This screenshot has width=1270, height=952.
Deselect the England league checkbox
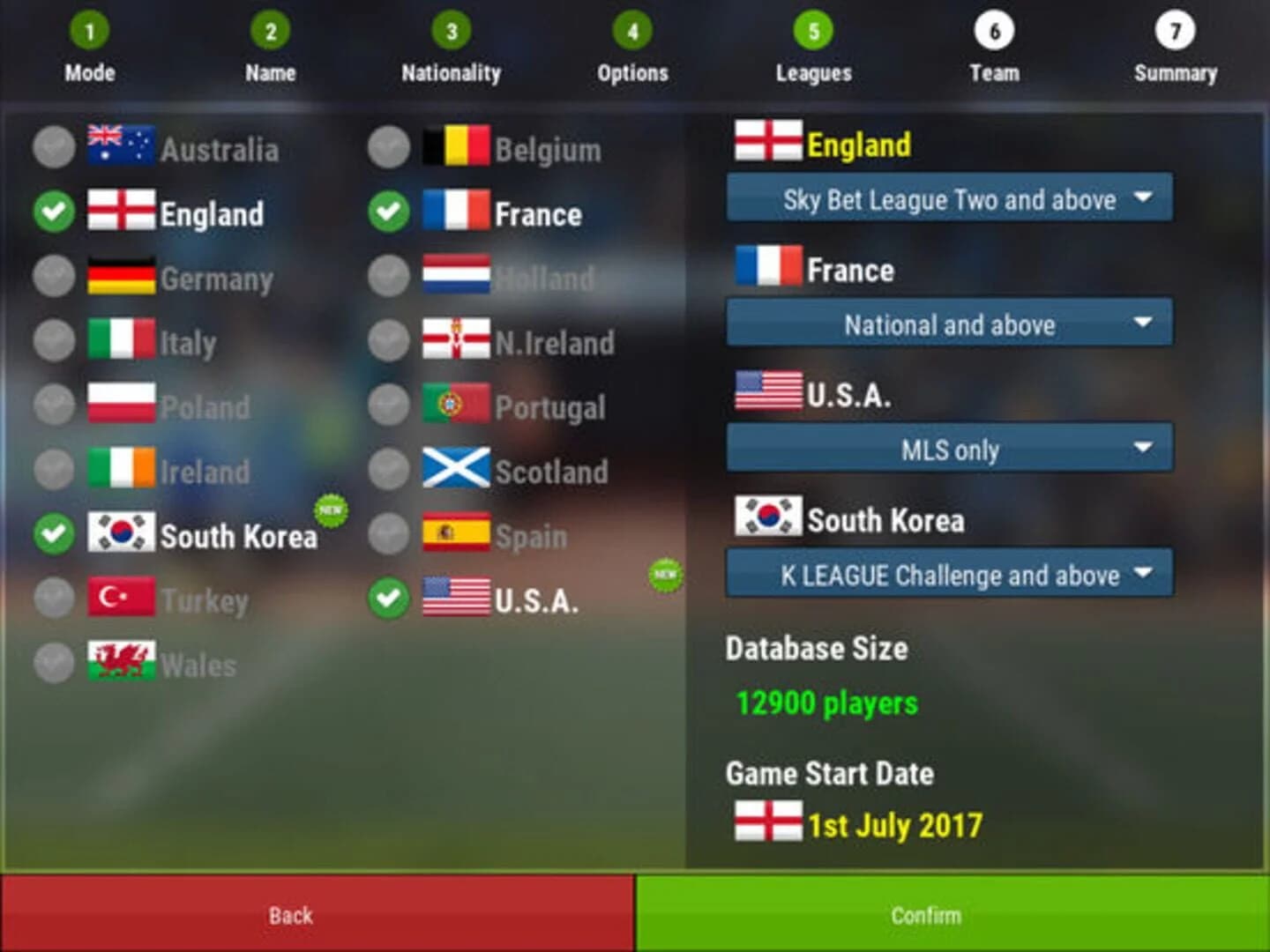(x=54, y=212)
